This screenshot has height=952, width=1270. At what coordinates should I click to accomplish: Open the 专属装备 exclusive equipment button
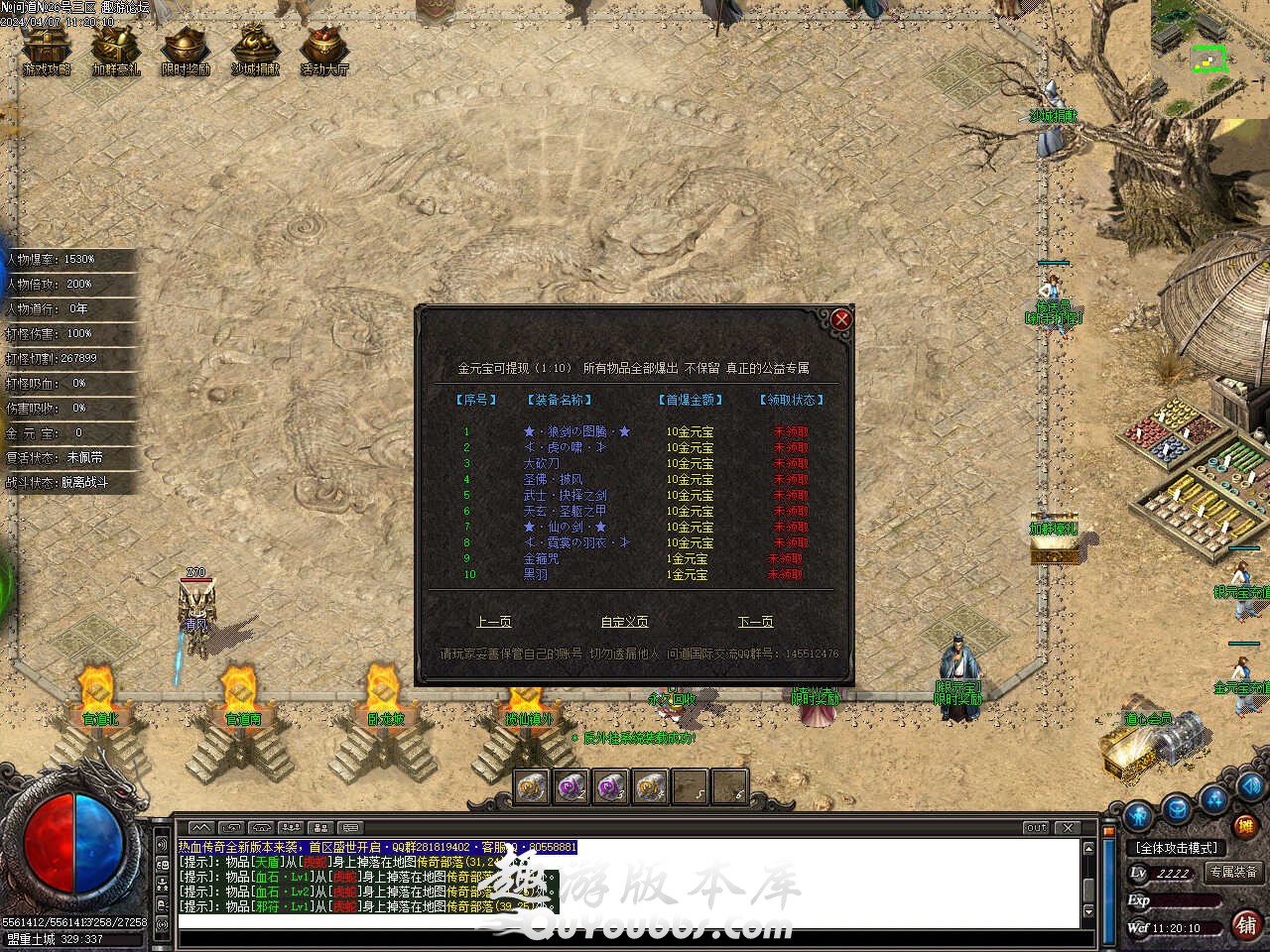pos(1233,873)
